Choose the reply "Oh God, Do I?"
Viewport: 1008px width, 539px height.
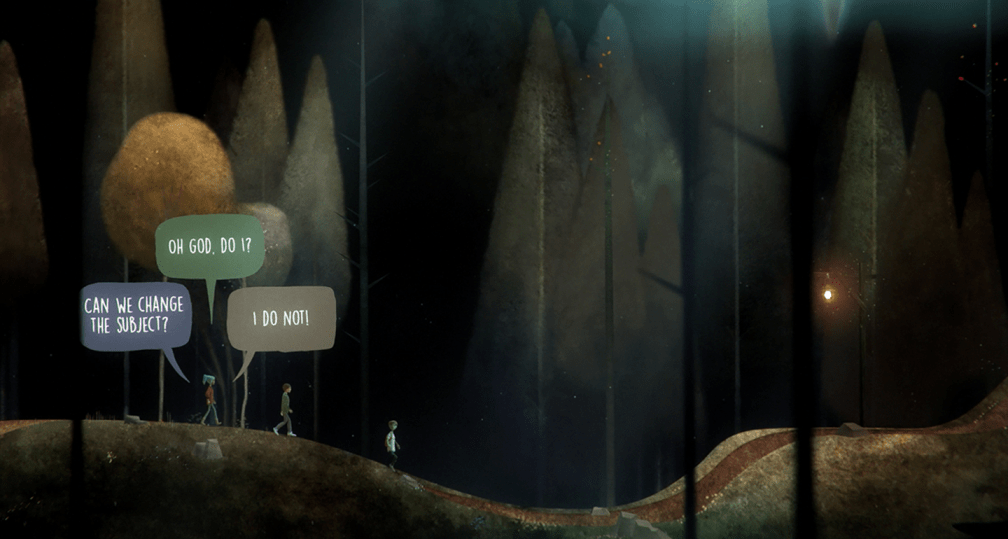point(210,245)
